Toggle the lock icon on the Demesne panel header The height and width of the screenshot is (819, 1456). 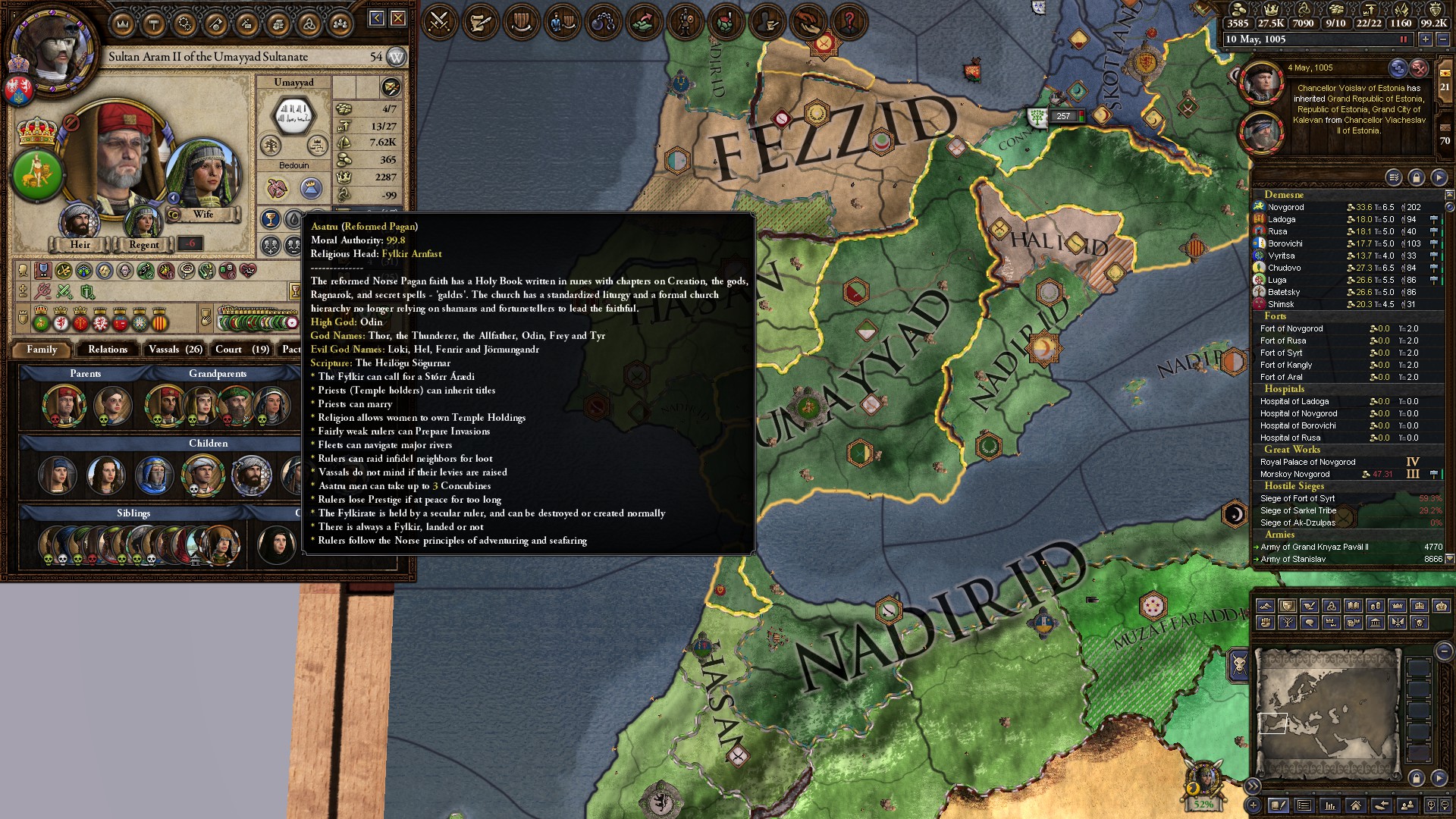[1415, 177]
